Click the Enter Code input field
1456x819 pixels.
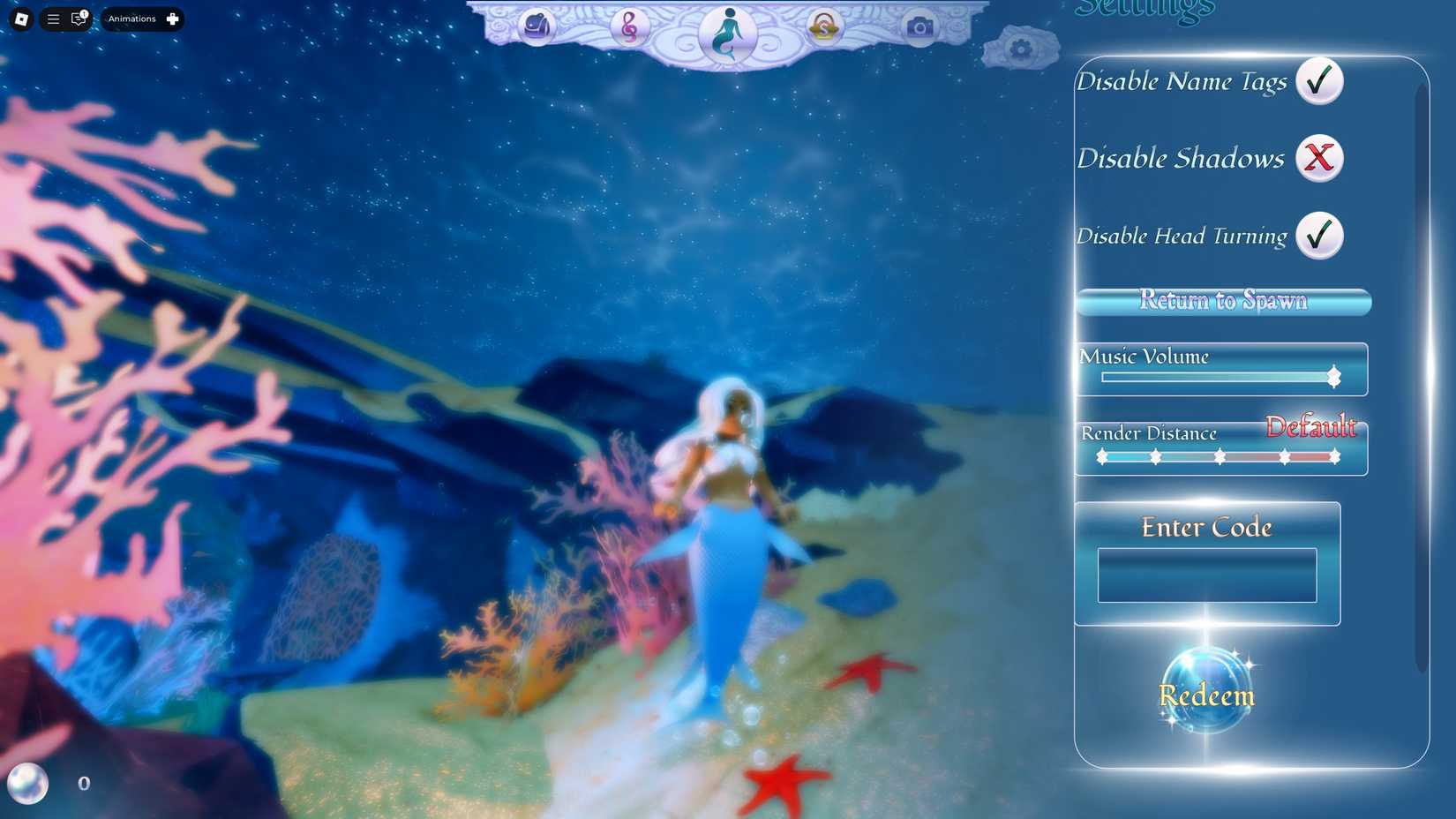point(1206,575)
